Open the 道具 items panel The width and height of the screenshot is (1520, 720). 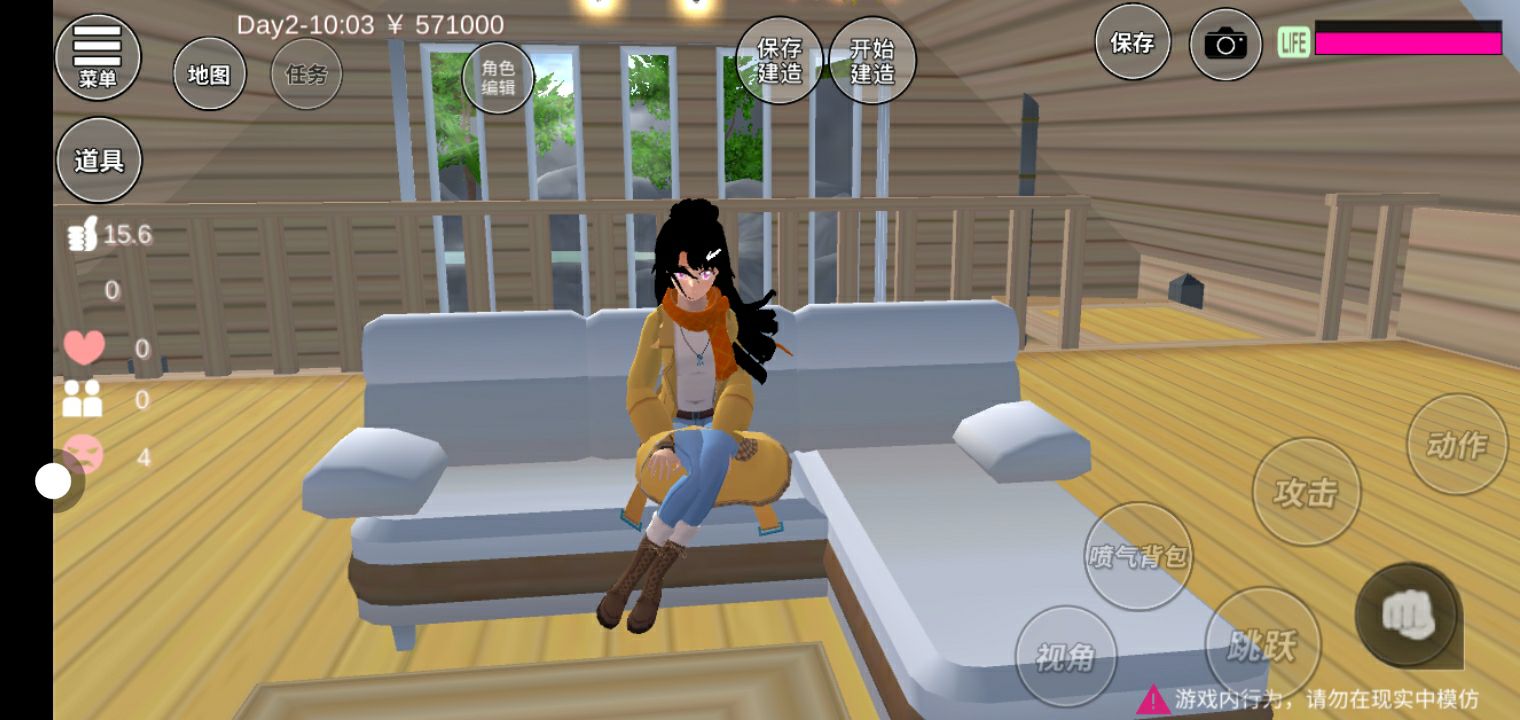98,160
